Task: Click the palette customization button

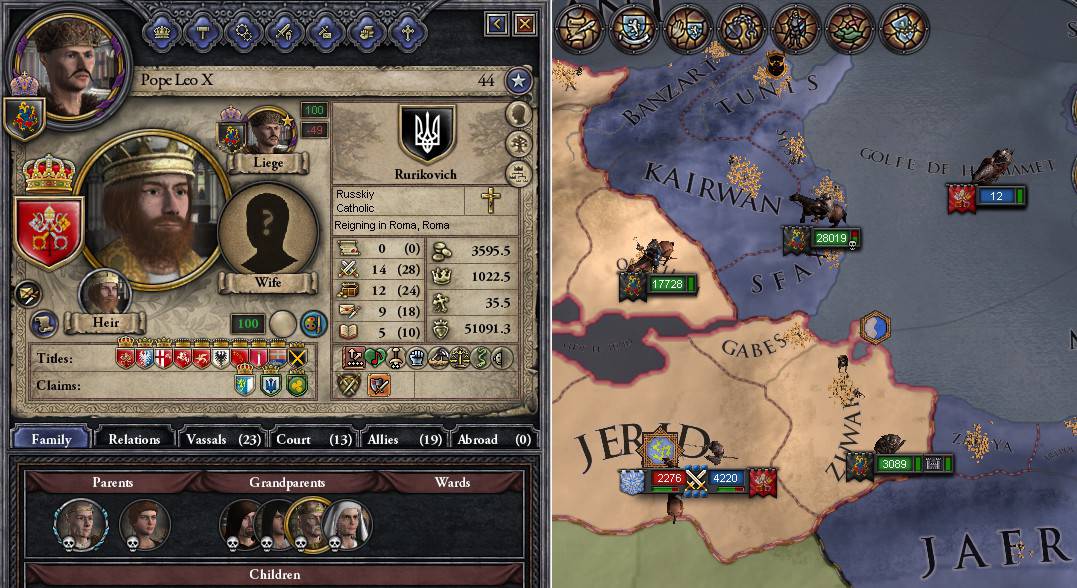Action: [x=313, y=324]
